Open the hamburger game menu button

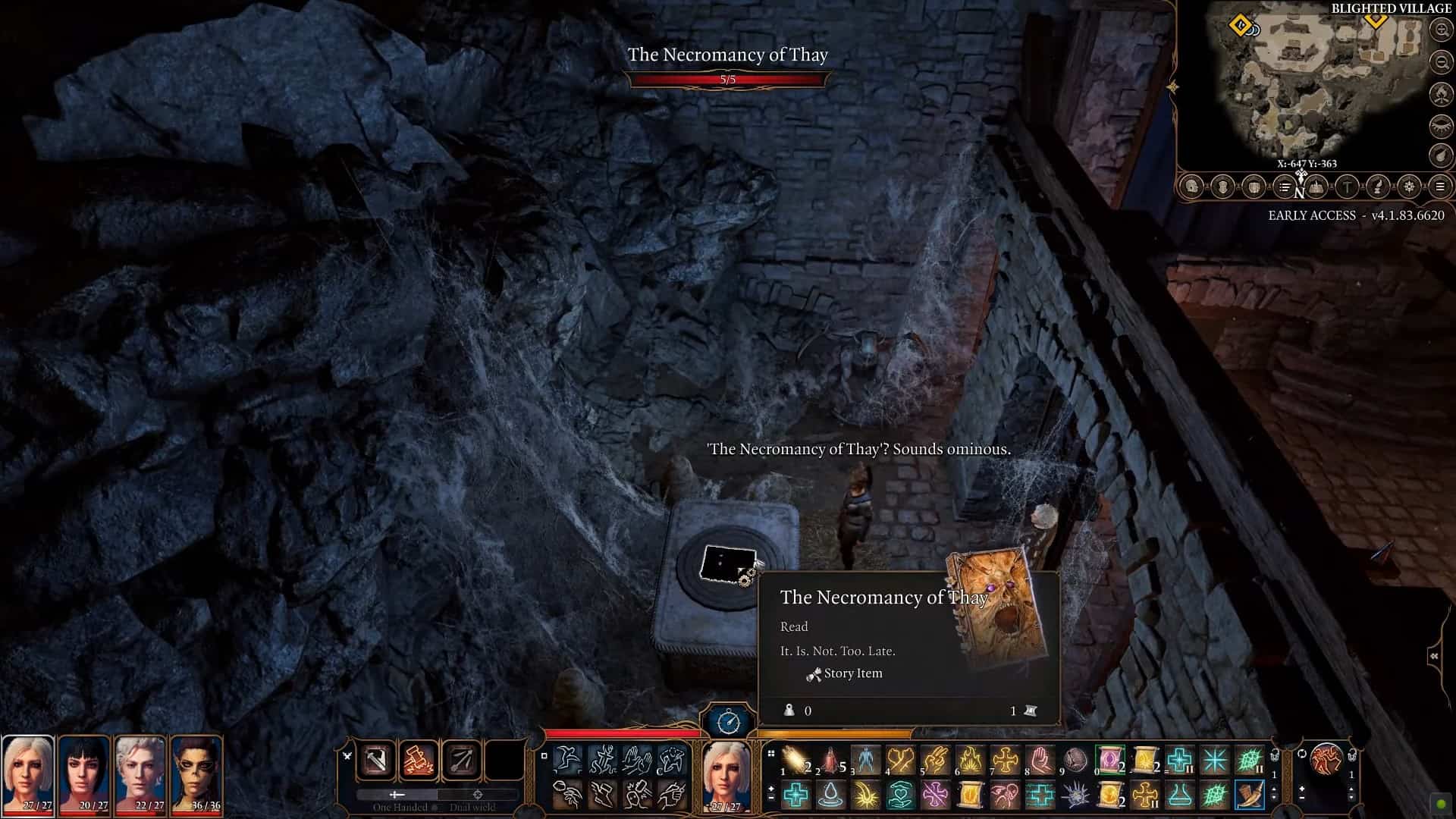tap(1439, 187)
